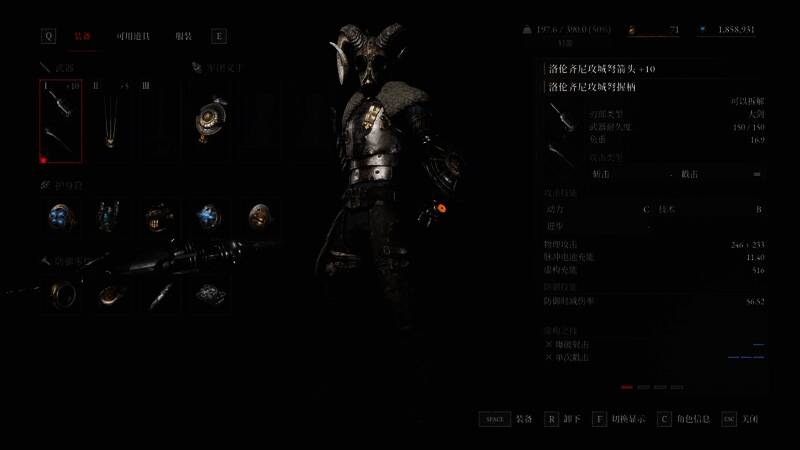Open 角色信息 character info
The height and width of the screenshot is (450, 800).
point(684,419)
